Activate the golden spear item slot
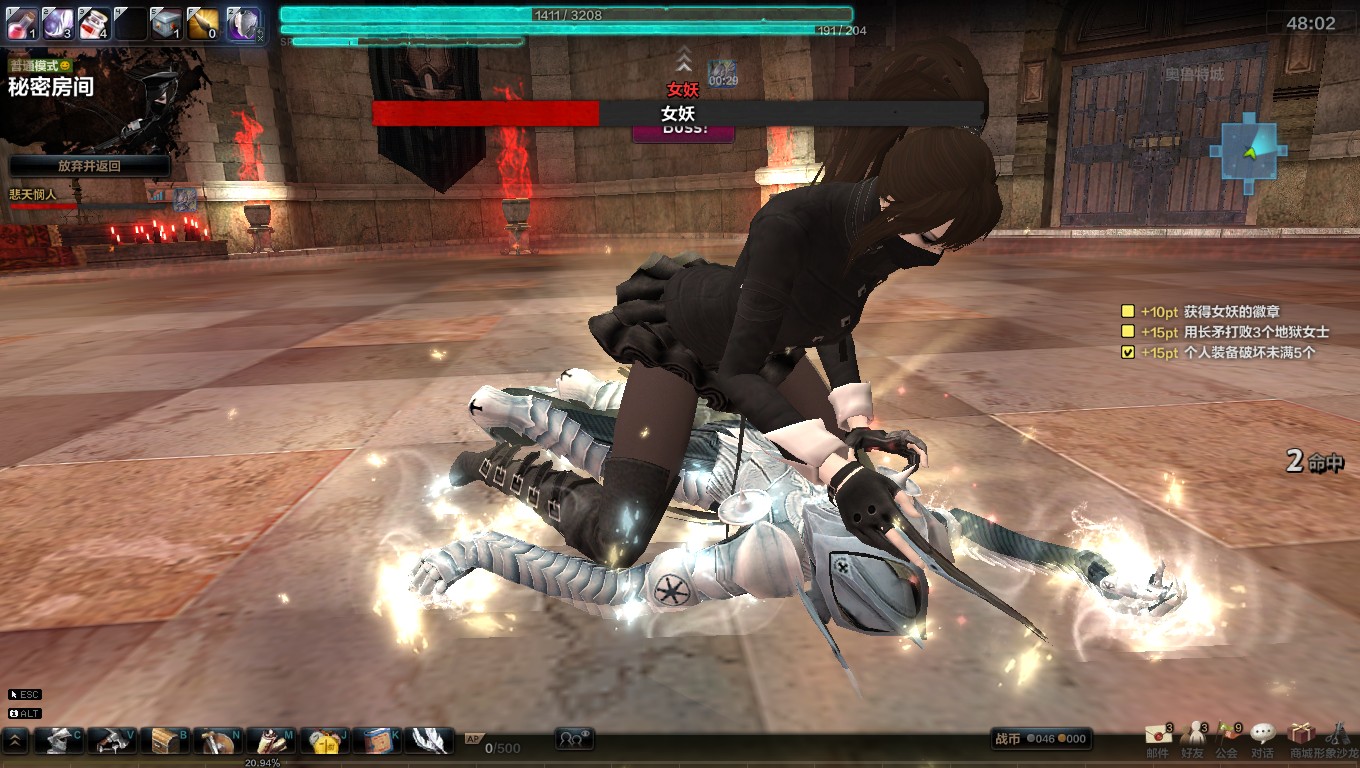Screen dimensions: 1360x768 tap(203, 22)
